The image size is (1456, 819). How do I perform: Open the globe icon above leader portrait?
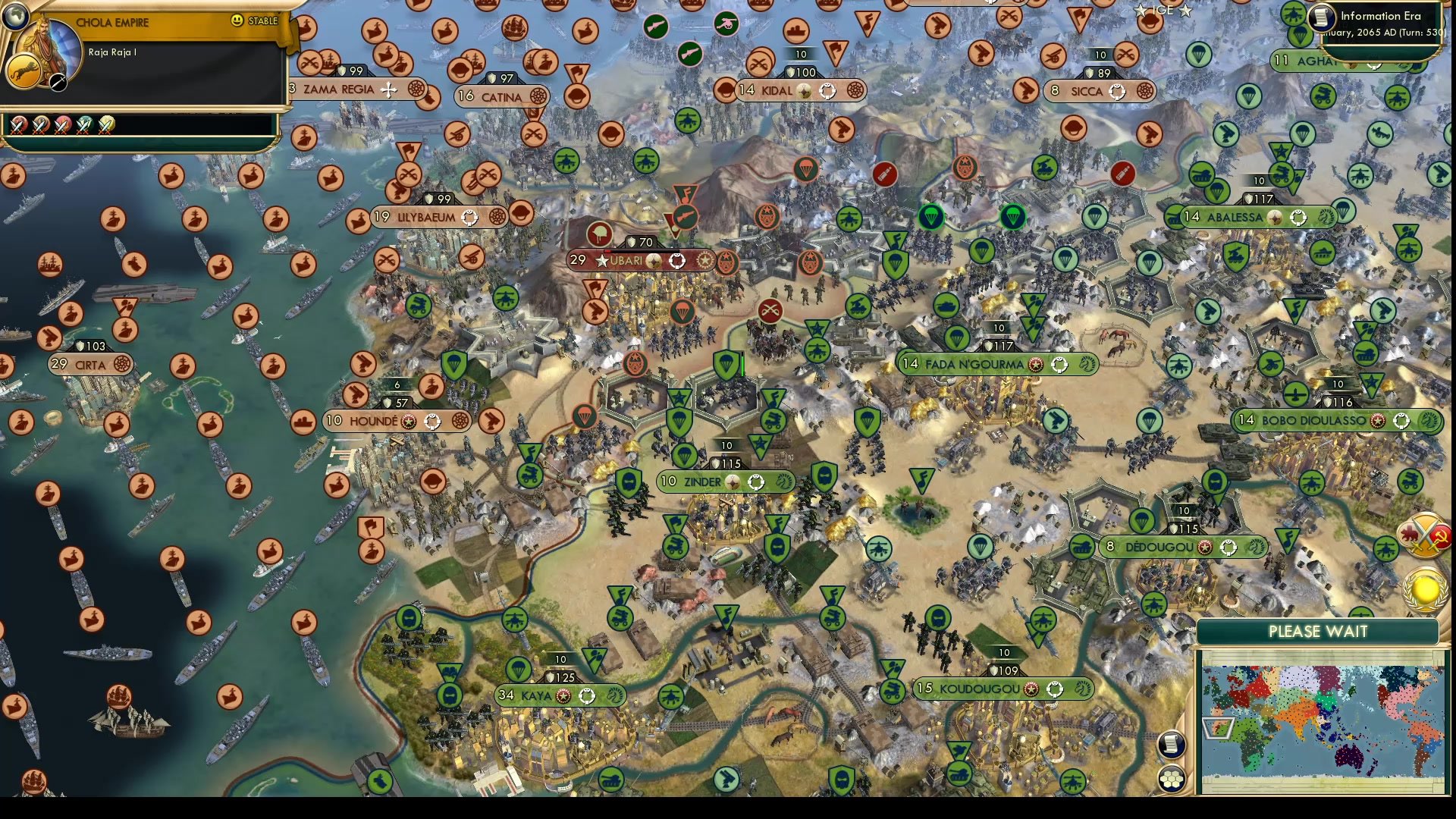pos(14,15)
